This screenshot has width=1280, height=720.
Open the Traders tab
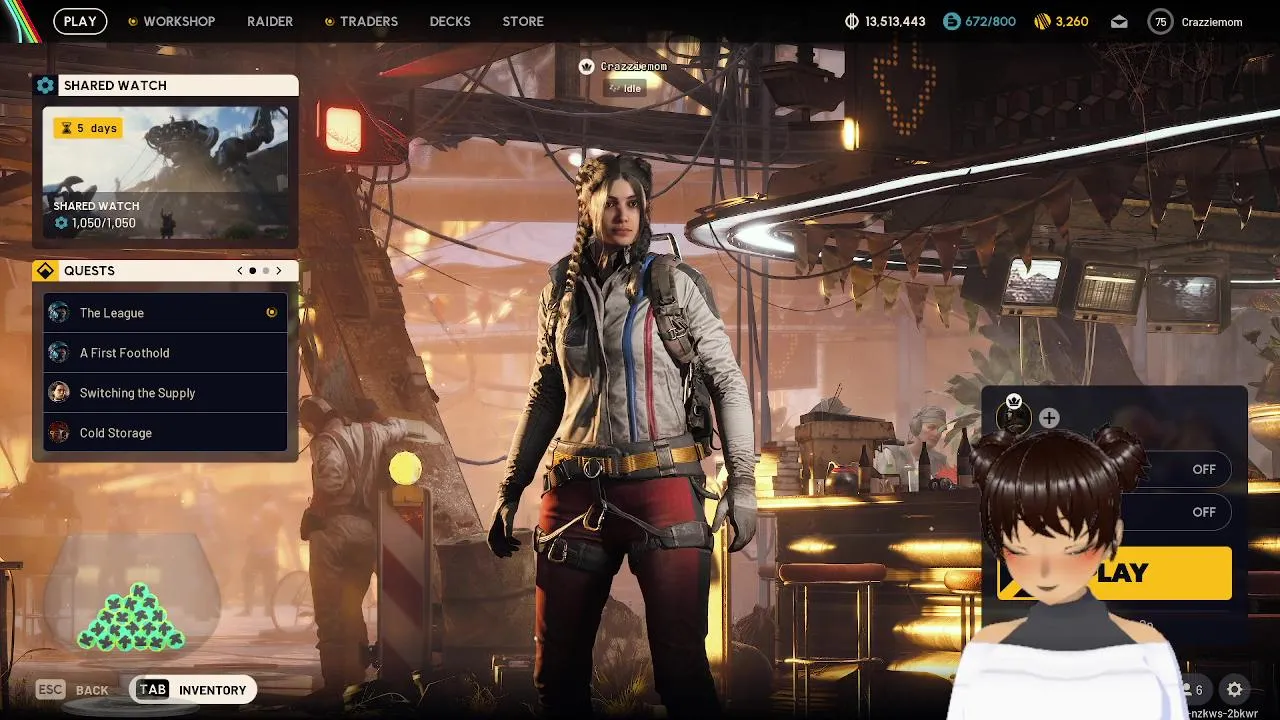pos(368,21)
